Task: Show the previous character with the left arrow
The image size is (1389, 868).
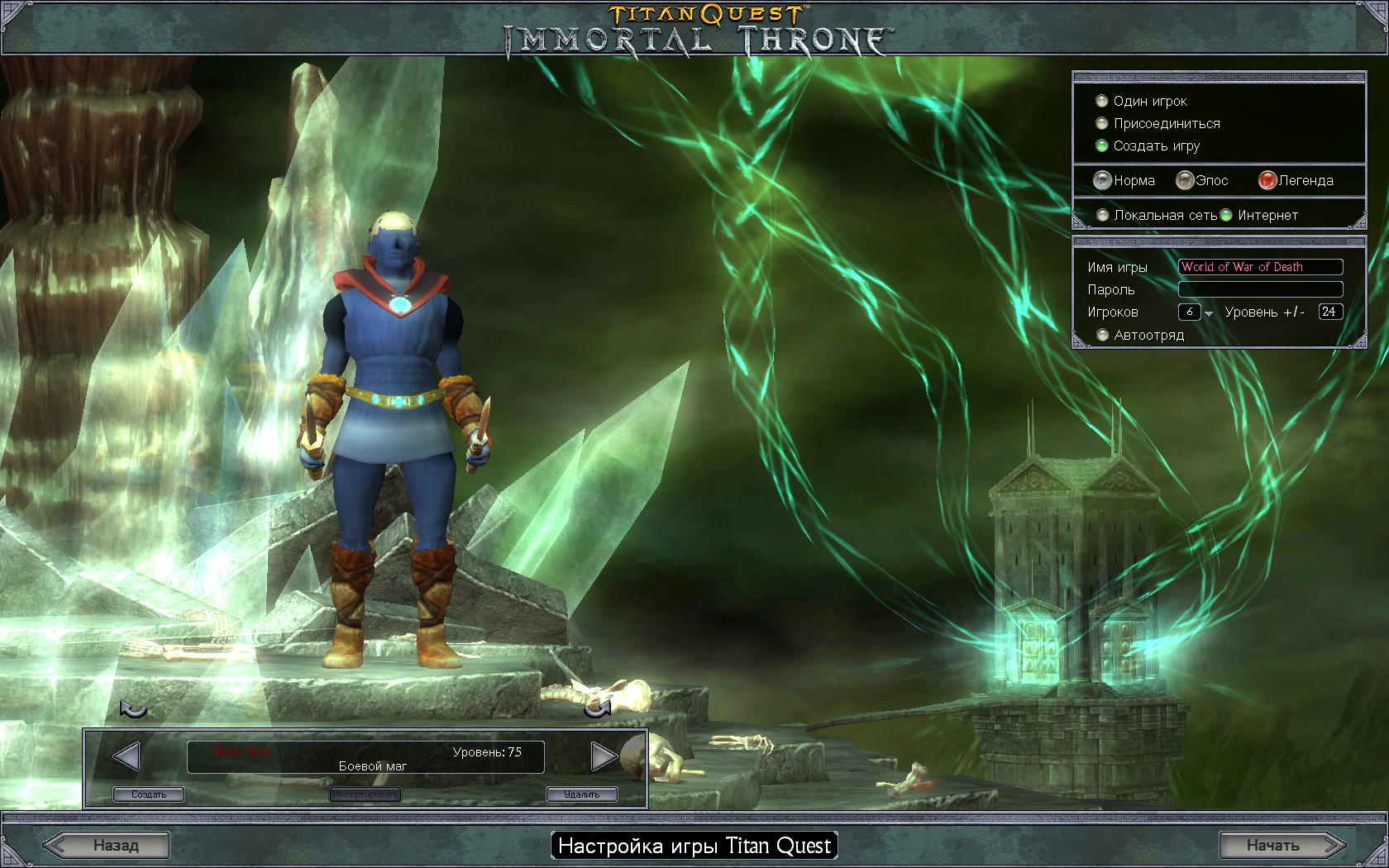Action: [126, 756]
